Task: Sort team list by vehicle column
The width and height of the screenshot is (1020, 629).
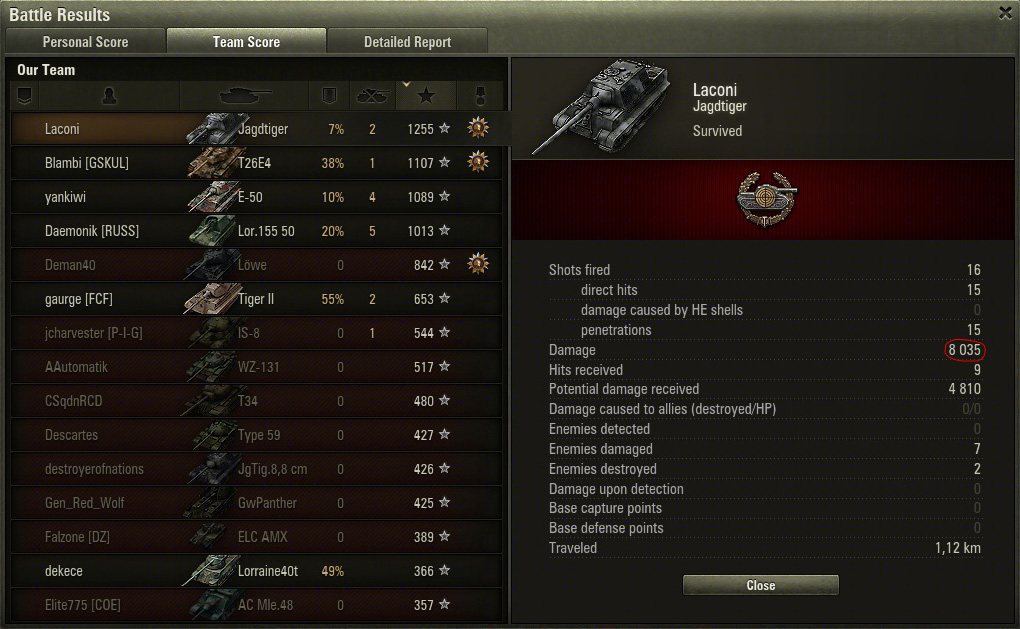Action: coord(245,96)
